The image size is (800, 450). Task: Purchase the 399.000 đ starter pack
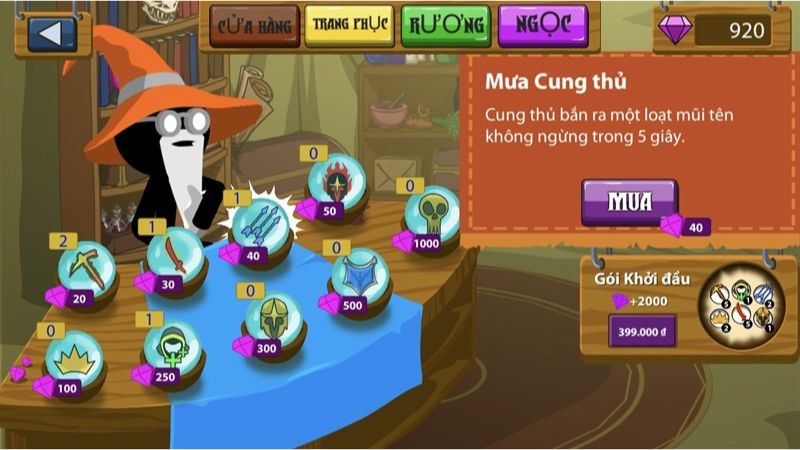[x=642, y=331]
